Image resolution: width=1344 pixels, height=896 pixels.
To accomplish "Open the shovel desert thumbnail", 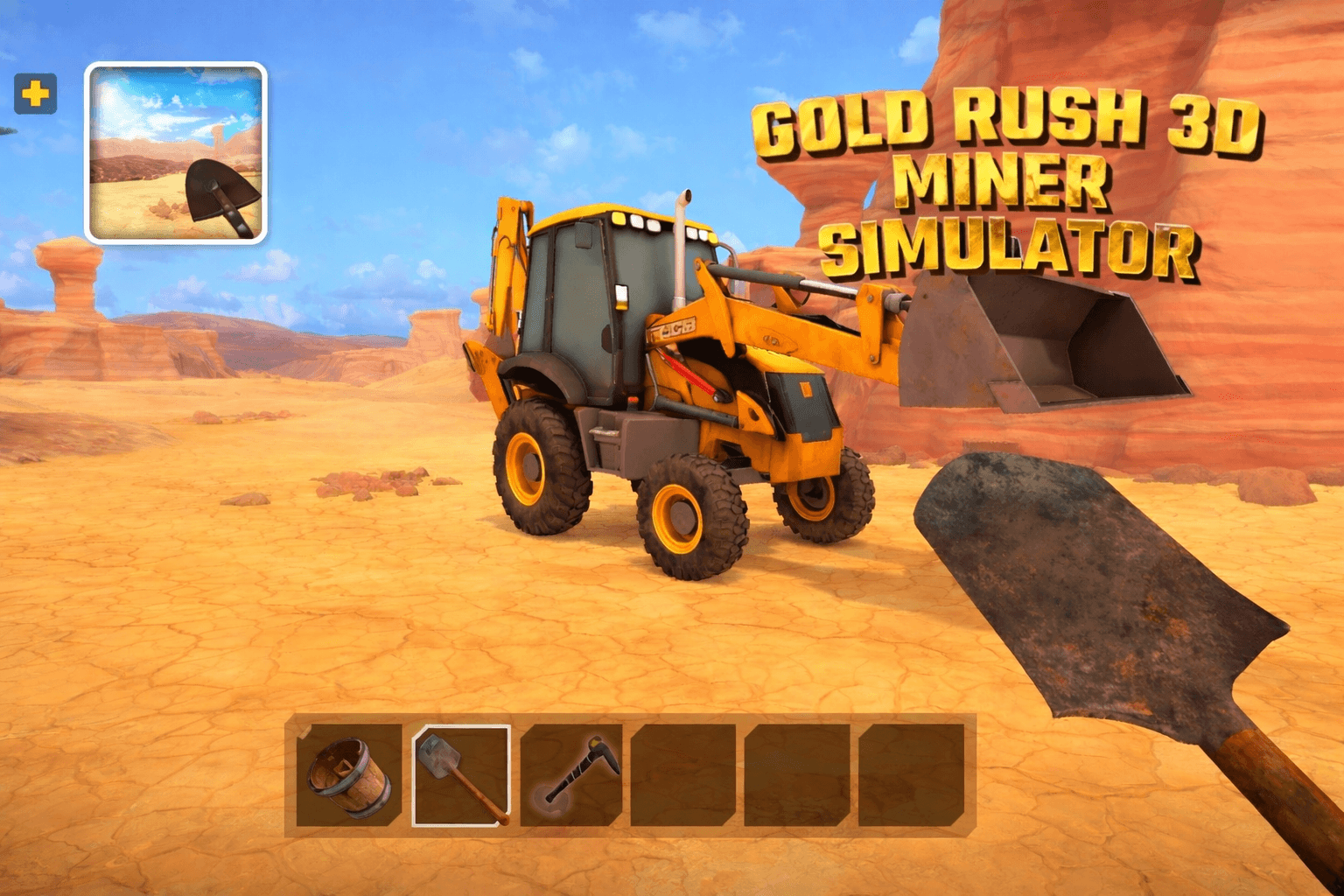I will coord(176,153).
